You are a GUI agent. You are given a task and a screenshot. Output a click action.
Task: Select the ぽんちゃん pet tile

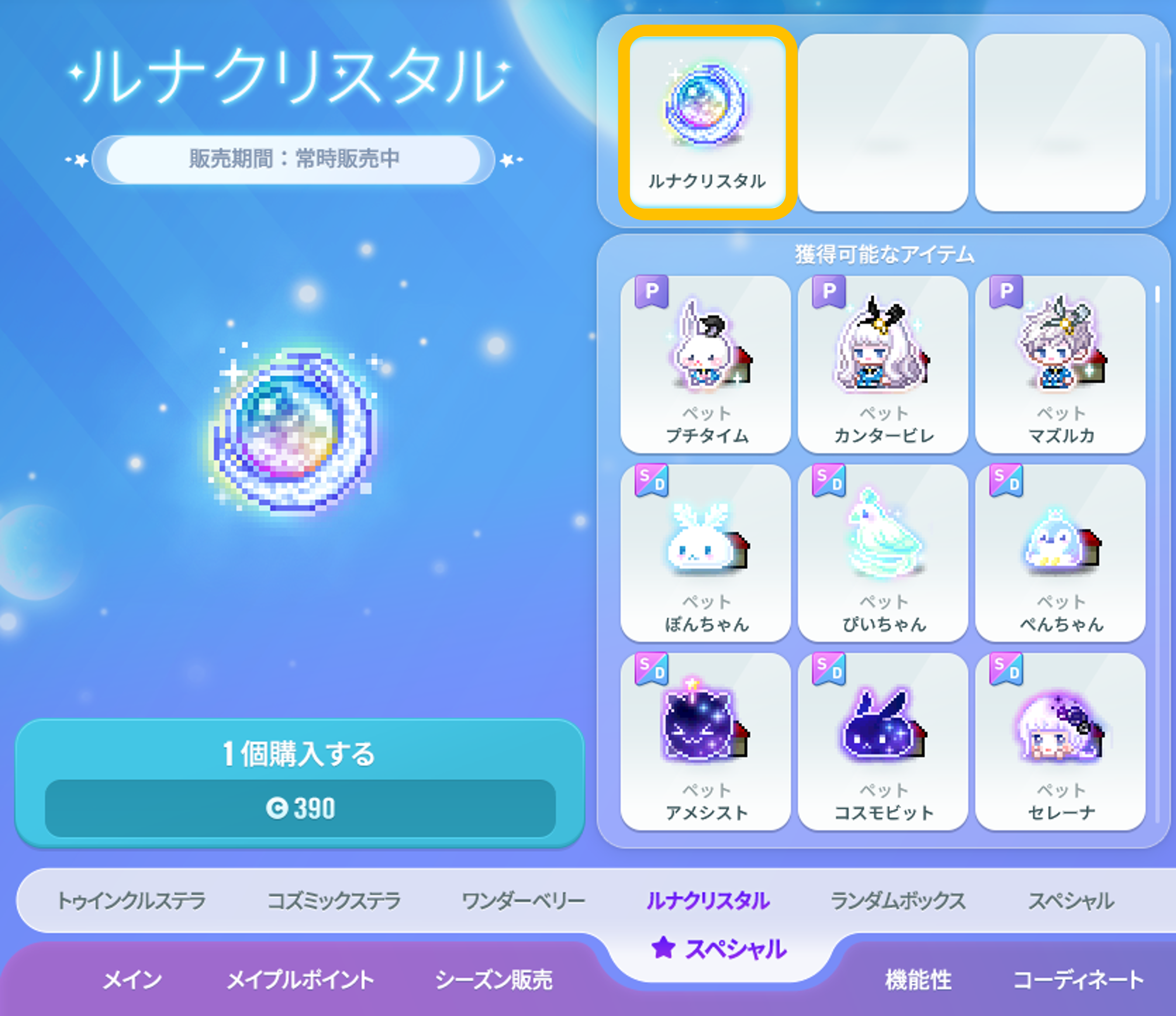pyautogui.click(x=706, y=553)
